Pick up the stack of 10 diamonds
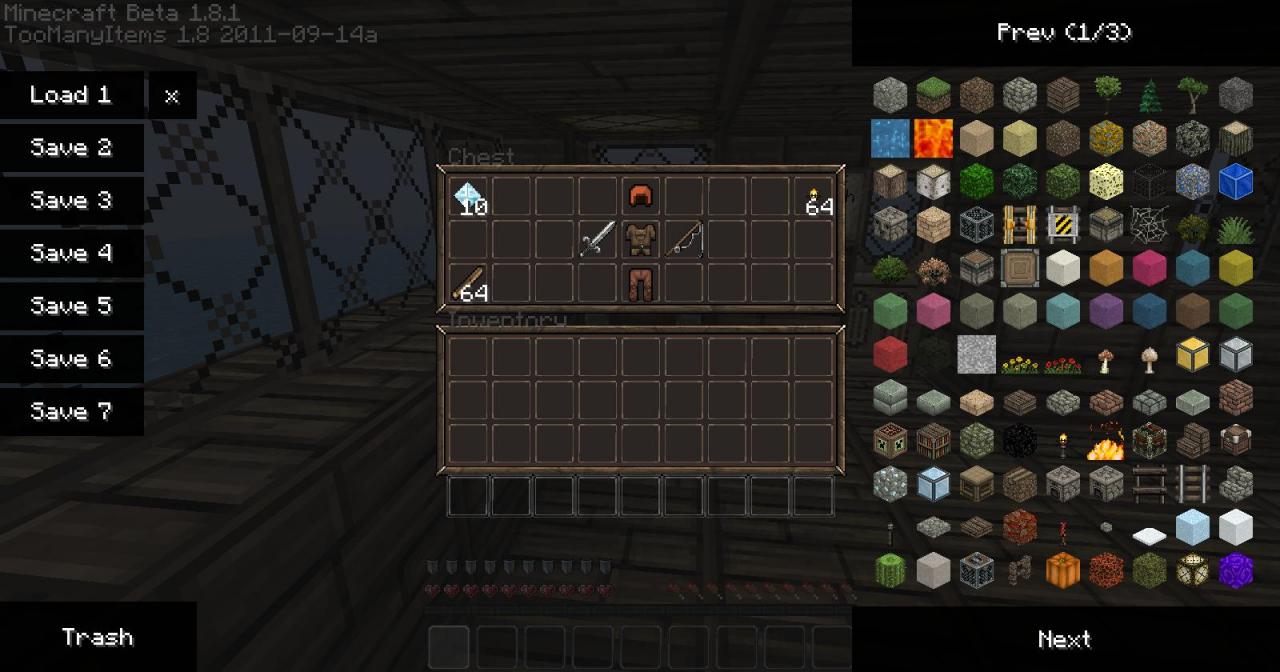This screenshot has height=672, width=1280. point(469,197)
